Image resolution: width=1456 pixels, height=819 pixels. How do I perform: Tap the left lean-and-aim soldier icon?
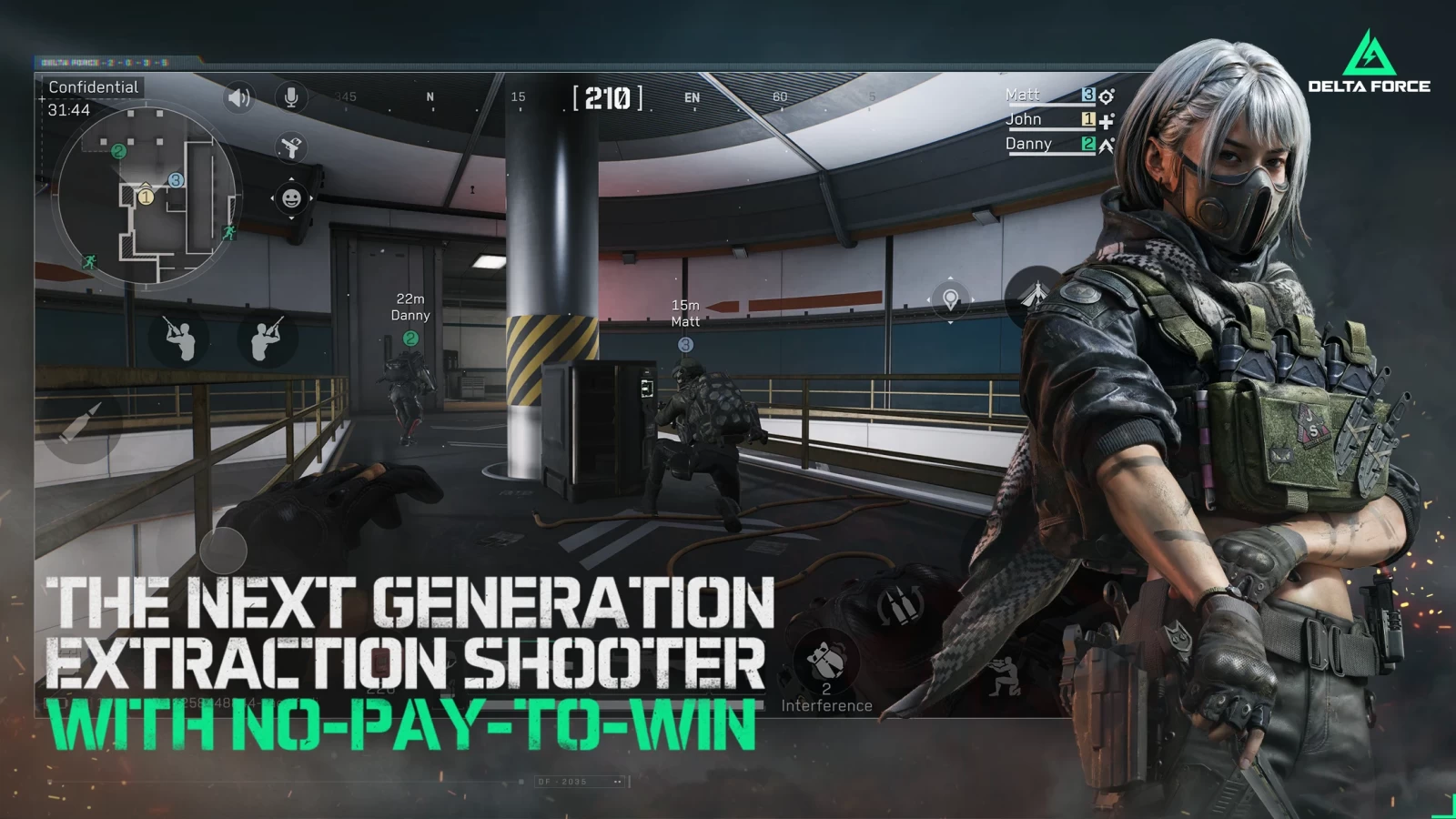pyautogui.click(x=180, y=339)
